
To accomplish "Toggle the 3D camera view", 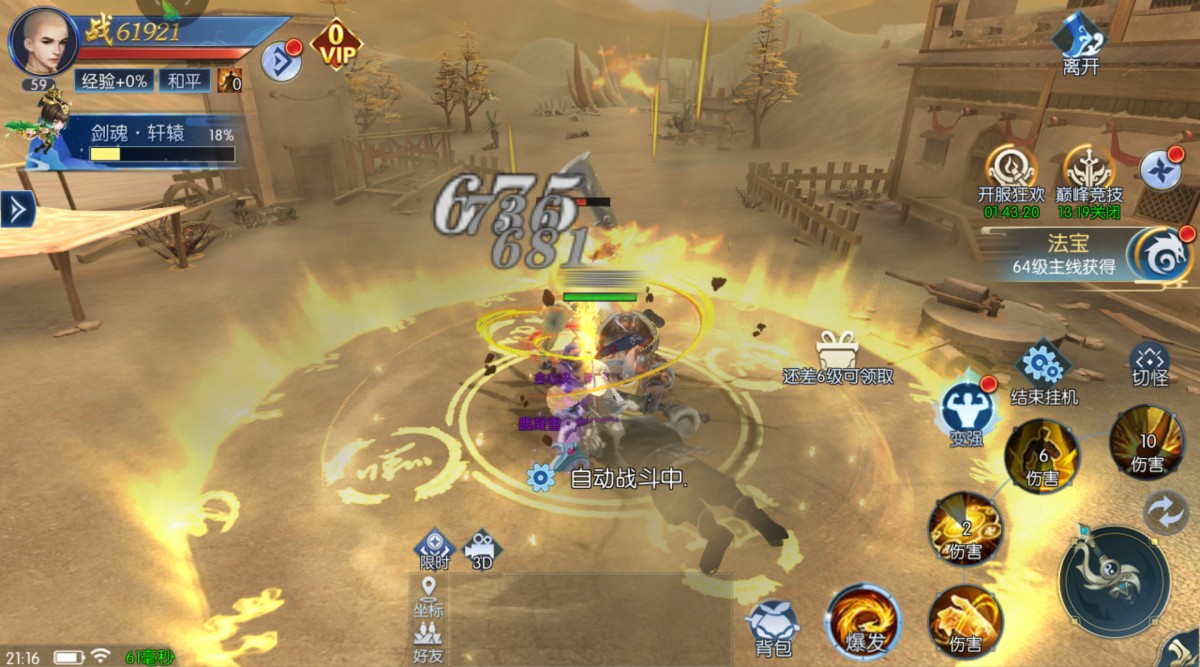I will pyautogui.click(x=482, y=549).
